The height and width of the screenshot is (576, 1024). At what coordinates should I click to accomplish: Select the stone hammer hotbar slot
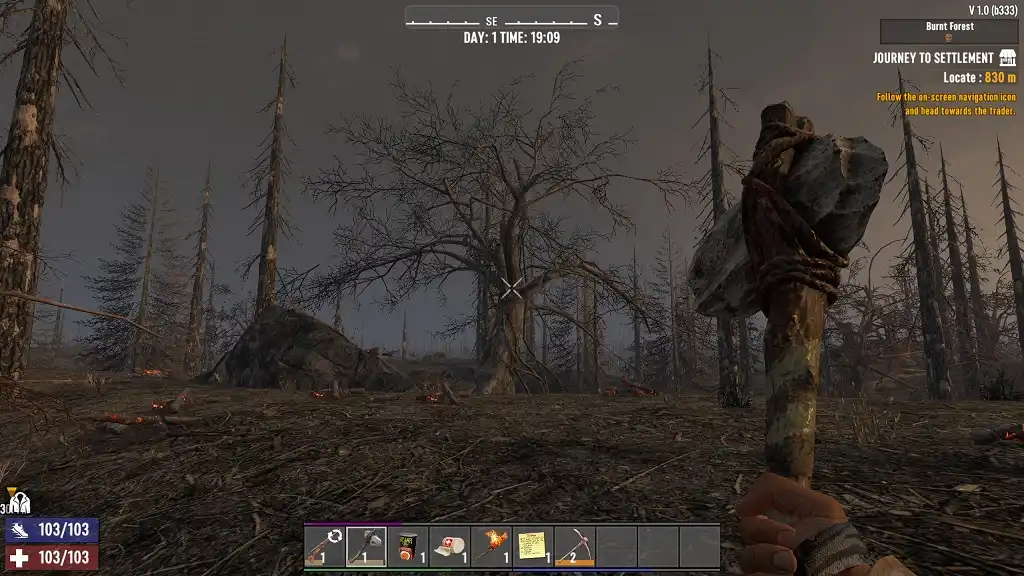(366, 547)
